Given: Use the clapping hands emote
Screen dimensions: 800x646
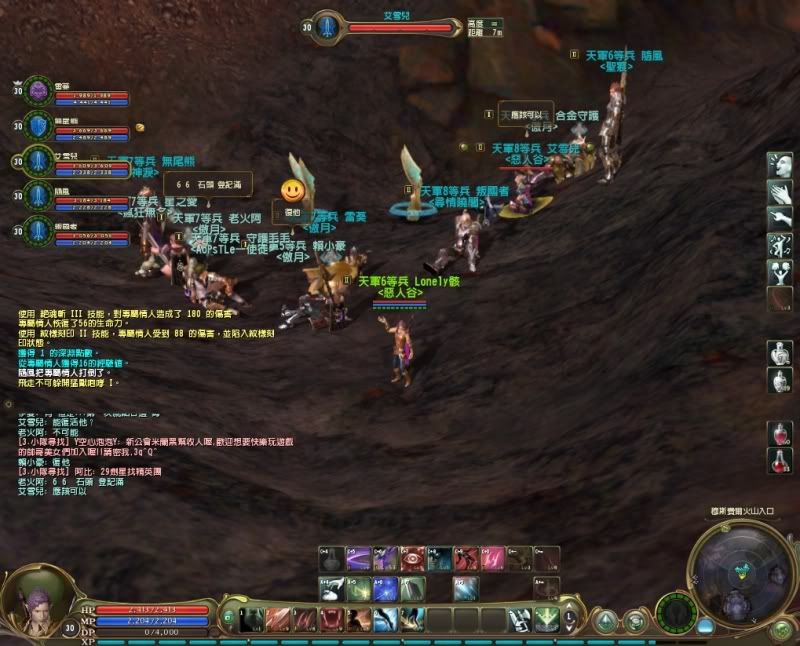Looking at the screenshot, I should [780, 192].
